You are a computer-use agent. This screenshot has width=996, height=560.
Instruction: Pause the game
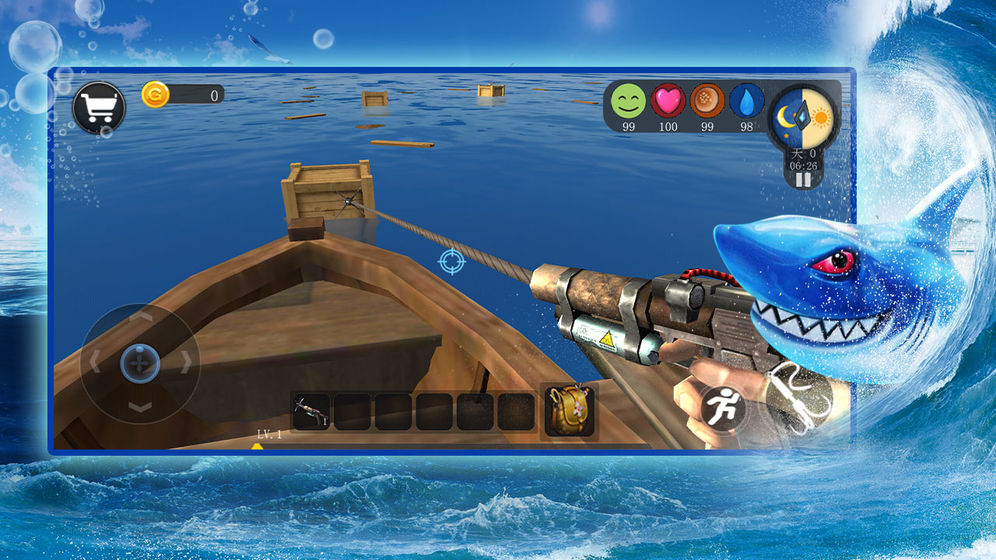click(802, 180)
